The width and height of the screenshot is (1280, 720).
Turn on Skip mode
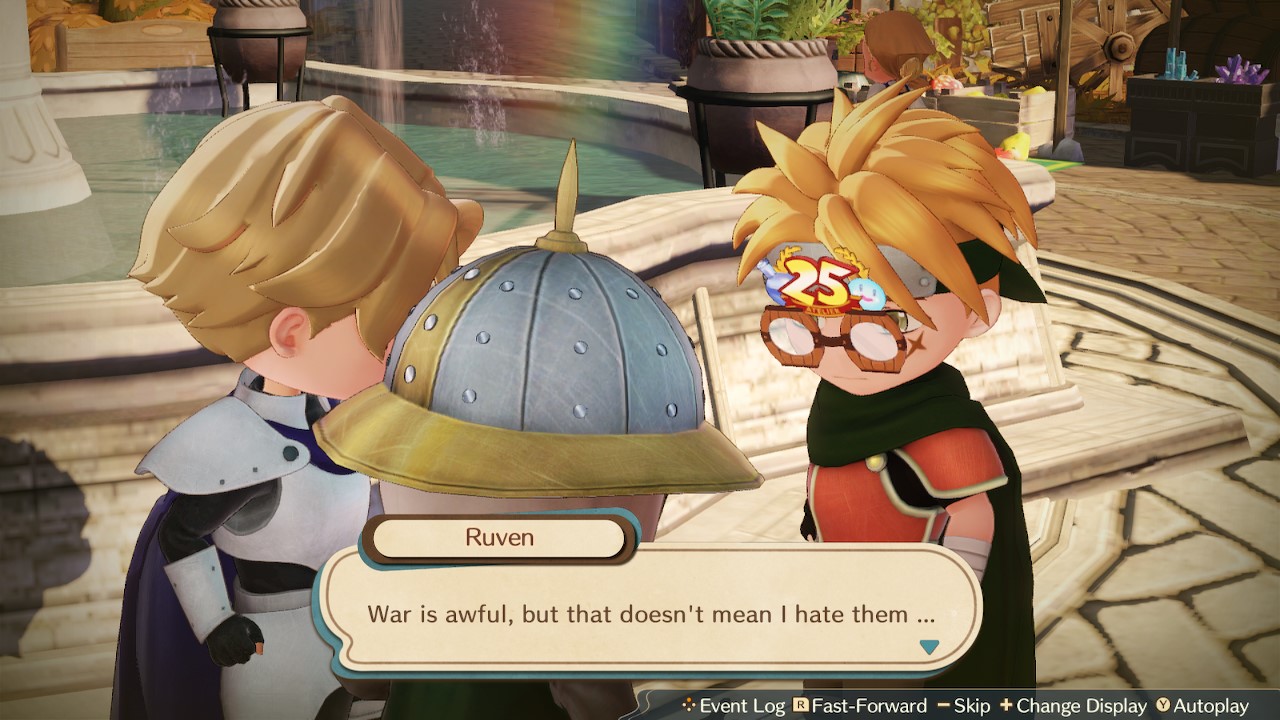(x=975, y=705)
